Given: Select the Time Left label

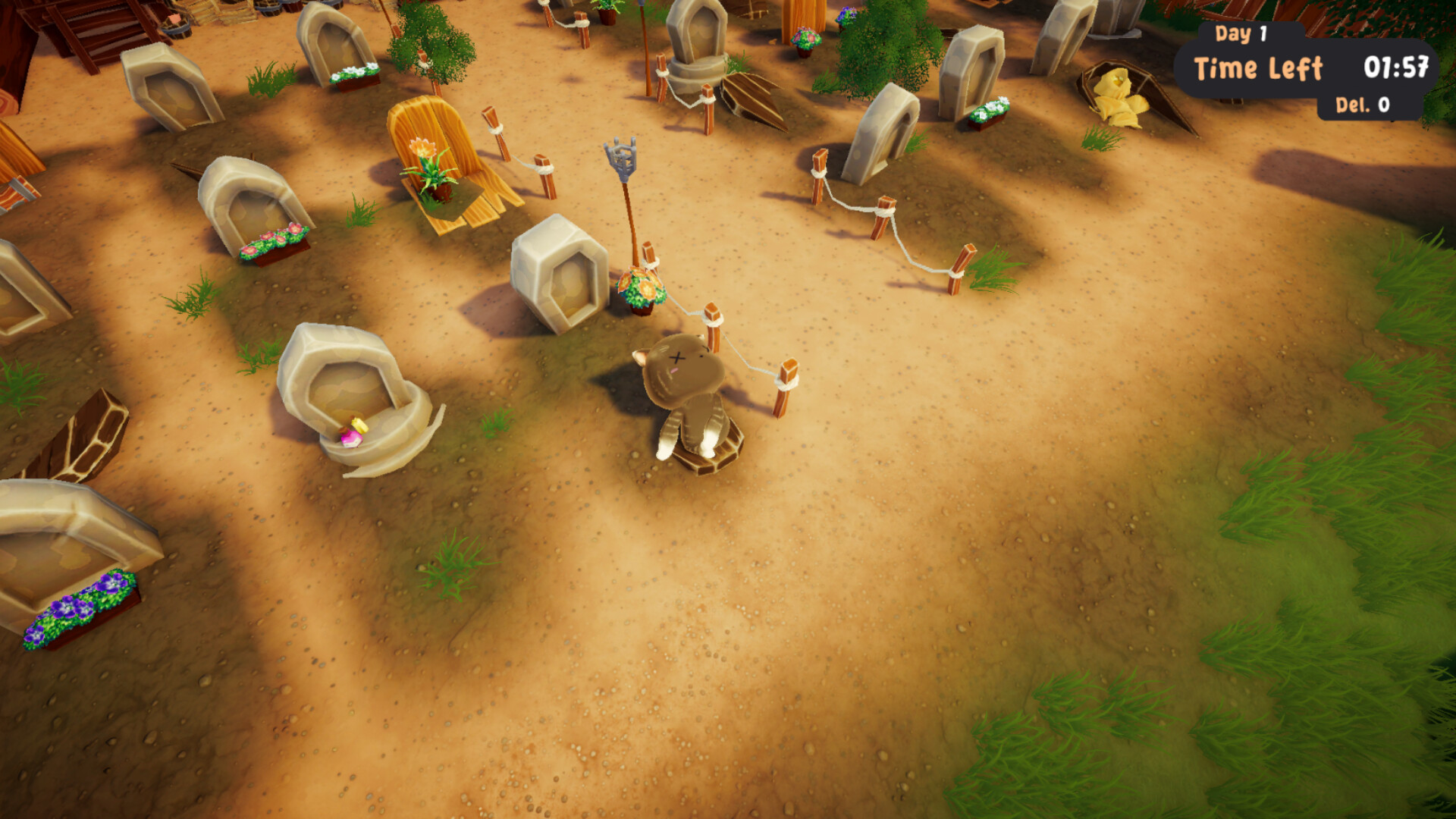Looking at the screenshot, I should click(x=1259, y=68).
